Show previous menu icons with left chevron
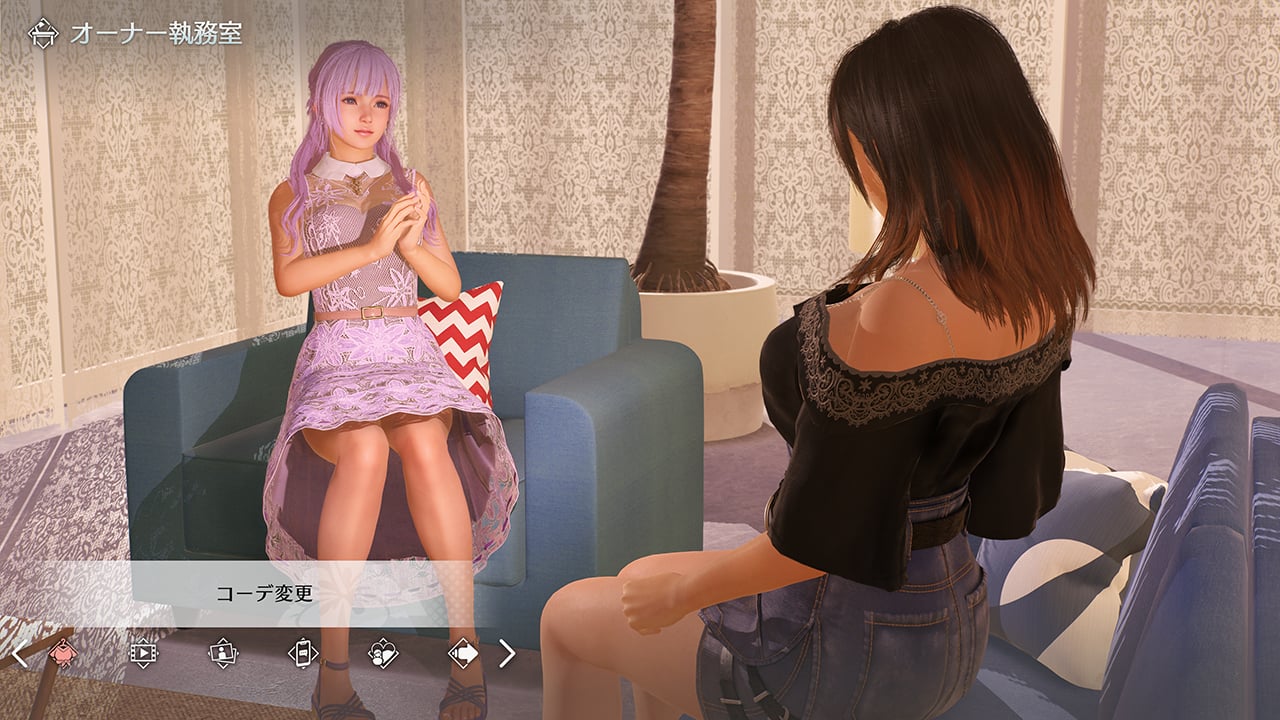This screenshot has width=1280, height=720. 20,654
